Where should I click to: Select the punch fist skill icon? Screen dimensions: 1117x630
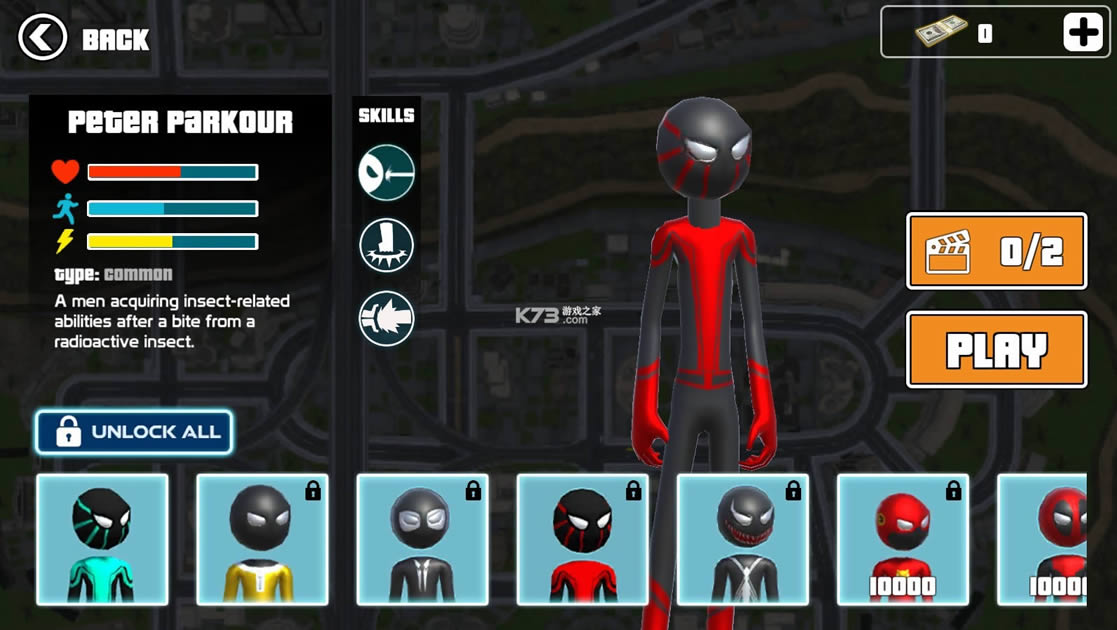coord(386,319)
